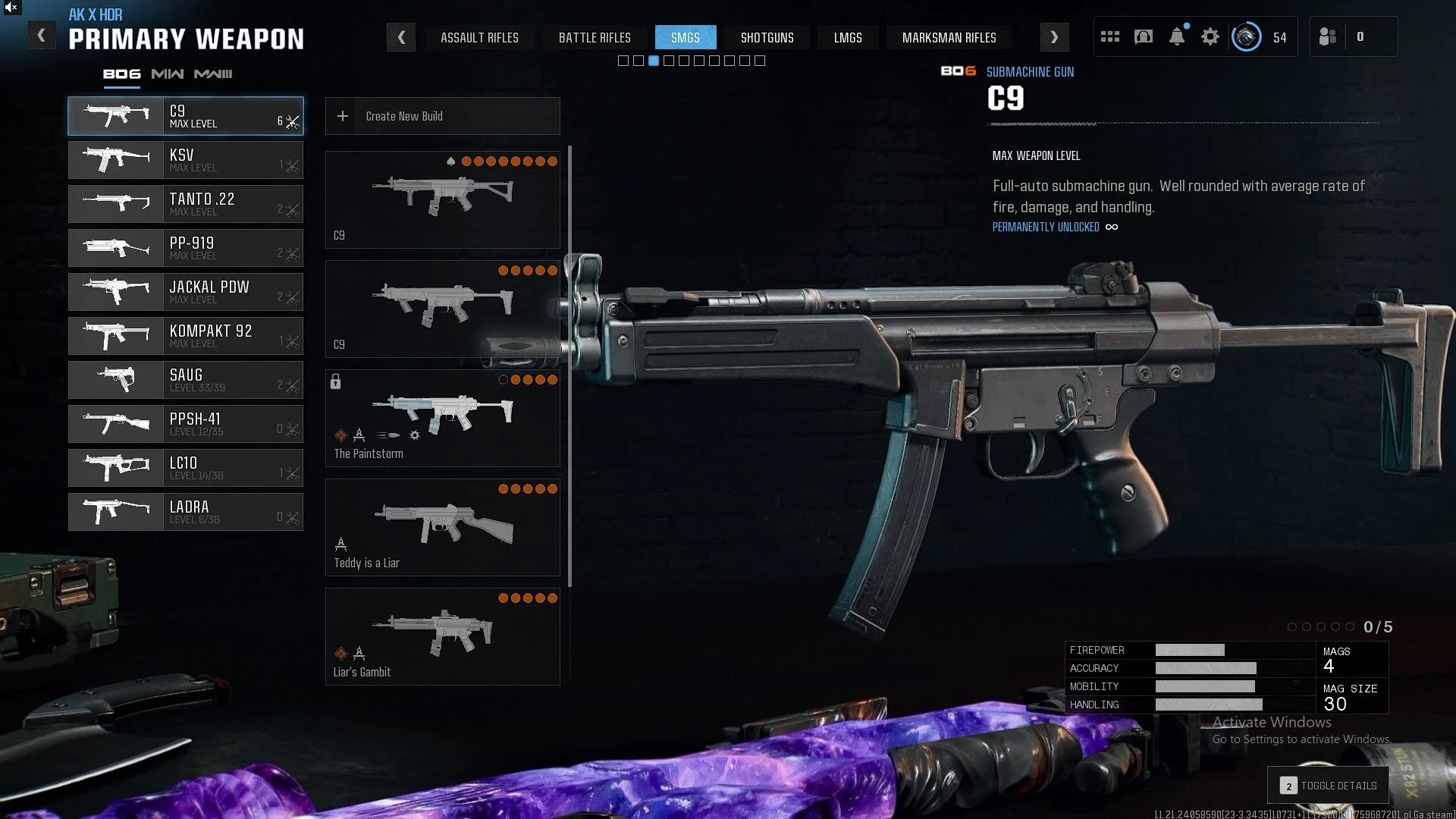The height and width of the screenshot is (819, 1456).
Task: Show the LMGs category
Action: tap(848, 37)
